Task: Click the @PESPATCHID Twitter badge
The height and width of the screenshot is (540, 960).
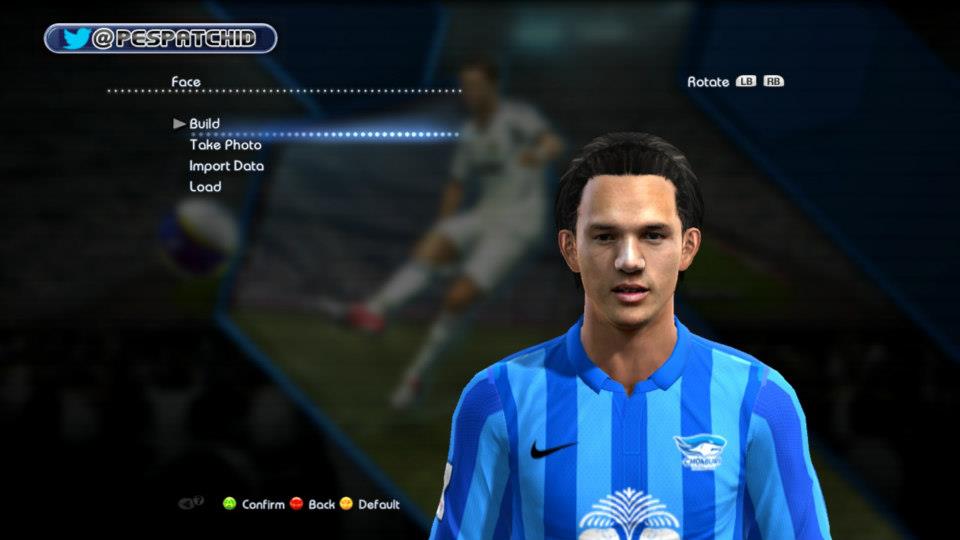Action: (160, 39)
